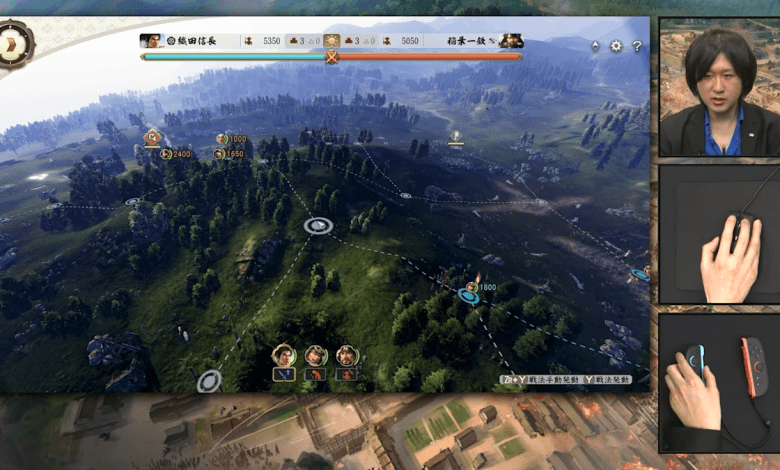Select the enemy commander portrait in the top bar

click(511, 41)
